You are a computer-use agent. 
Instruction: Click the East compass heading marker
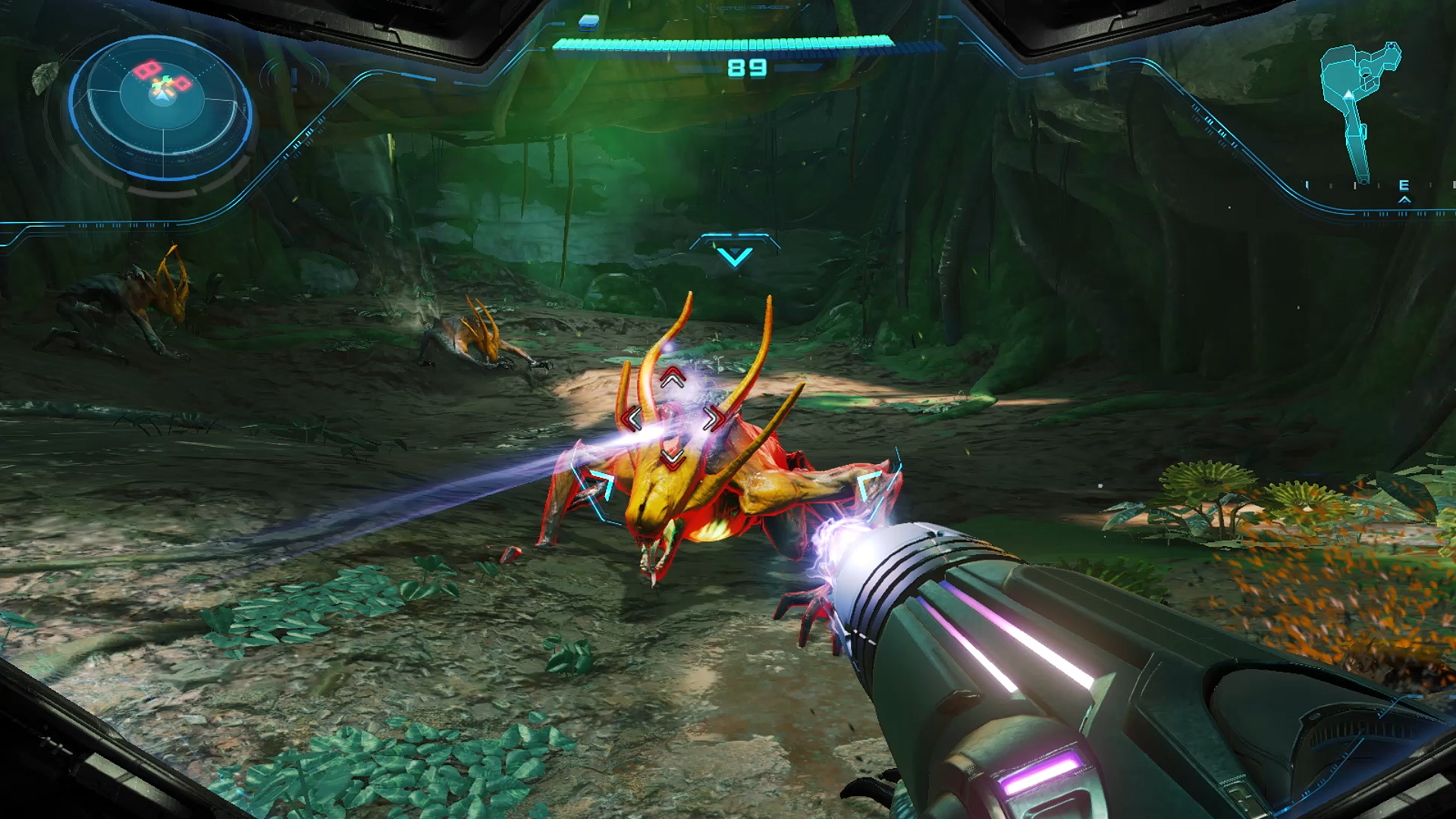coord(1404,186)
